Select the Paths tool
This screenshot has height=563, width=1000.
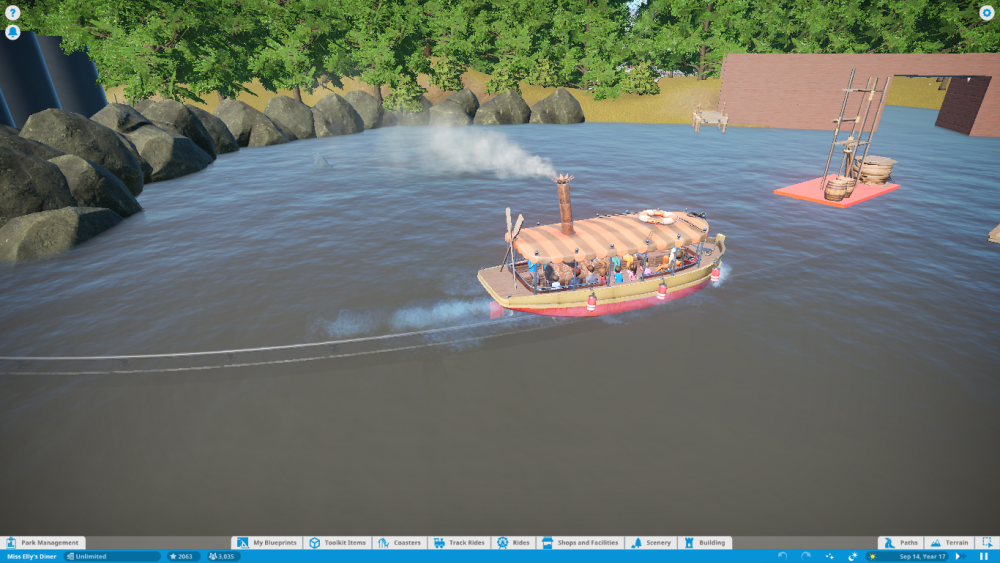click(901, 543)
